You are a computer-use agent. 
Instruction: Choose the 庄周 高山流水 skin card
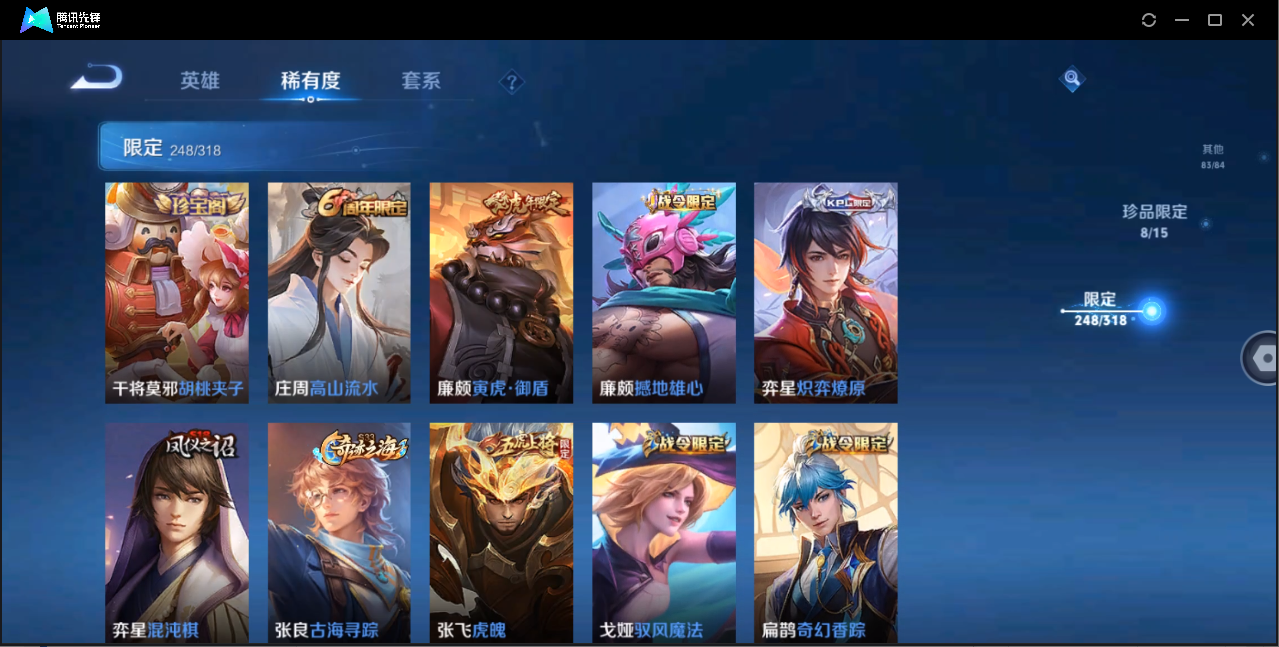tap(339, 293)
